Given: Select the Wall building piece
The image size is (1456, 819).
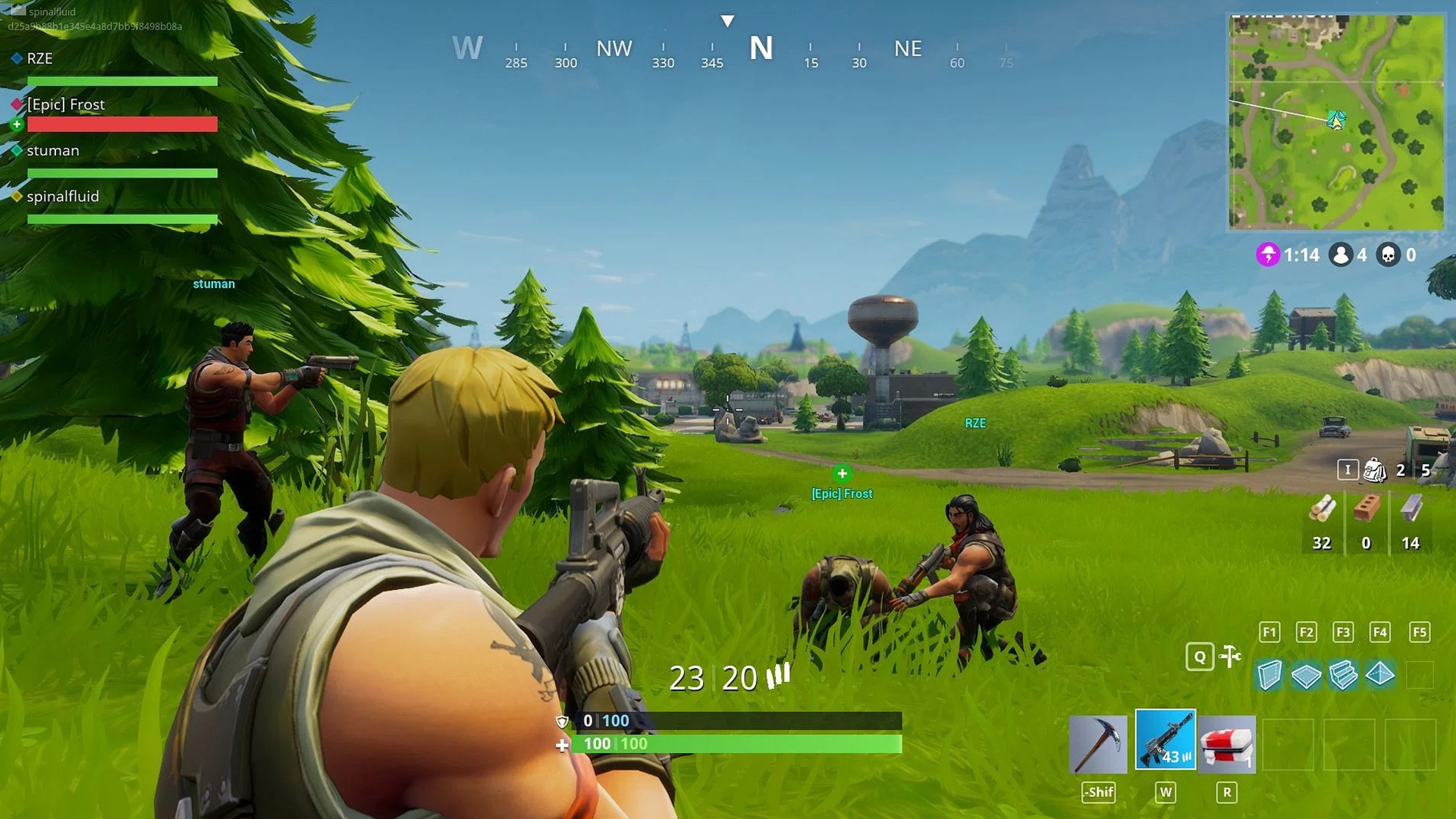Looking at the screenshot, I should 1269,675.
